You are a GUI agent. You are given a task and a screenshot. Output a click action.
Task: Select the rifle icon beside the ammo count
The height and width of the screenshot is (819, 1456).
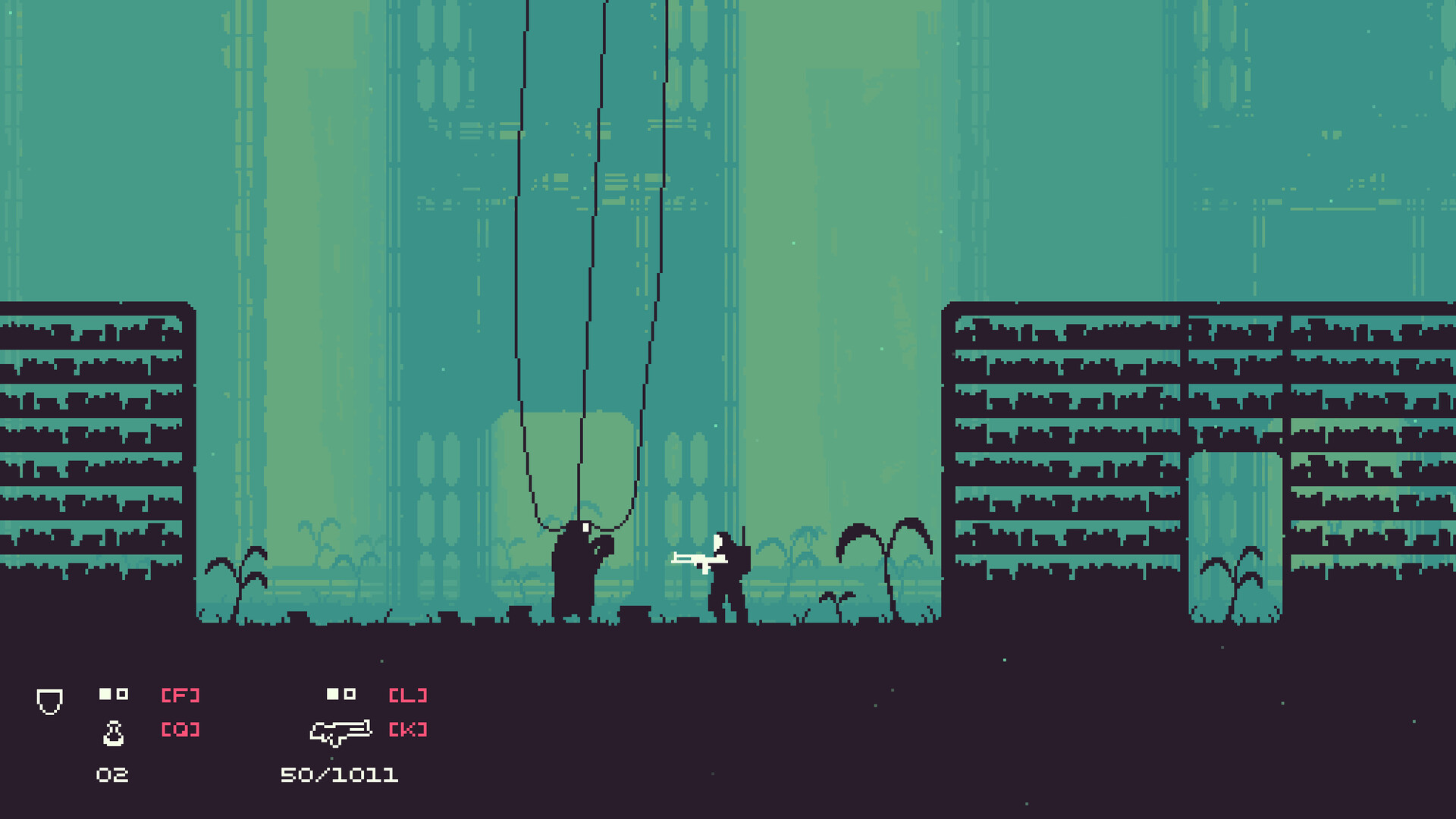(x=340, y=731)
